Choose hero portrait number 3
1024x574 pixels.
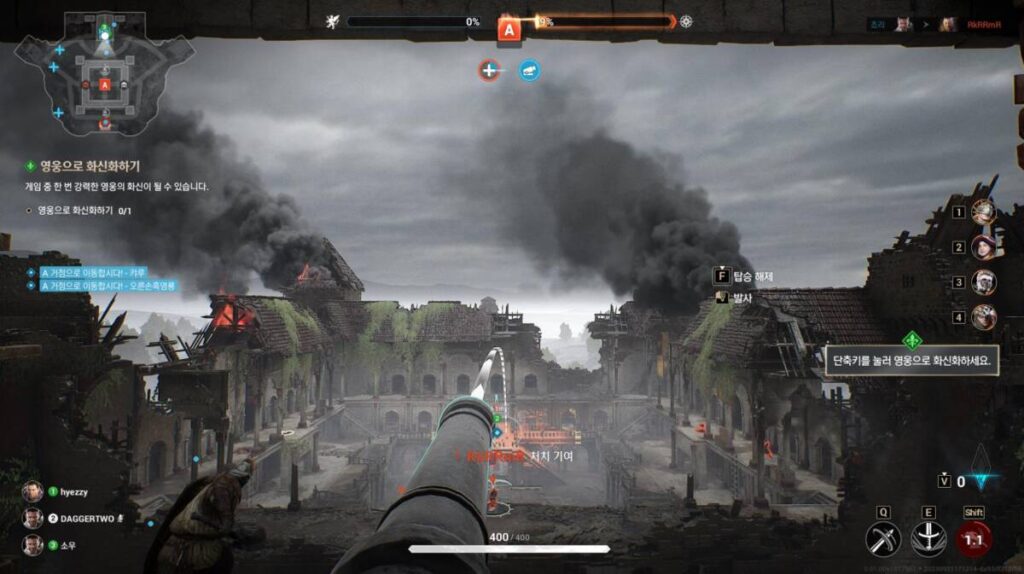click(x=984, y=282)
